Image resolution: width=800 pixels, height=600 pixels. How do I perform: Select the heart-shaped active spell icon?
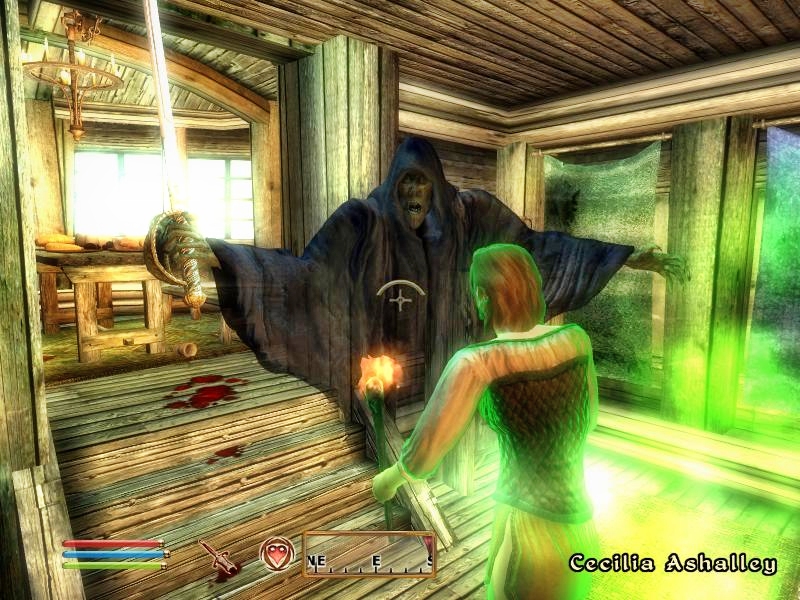coord(275,554)
